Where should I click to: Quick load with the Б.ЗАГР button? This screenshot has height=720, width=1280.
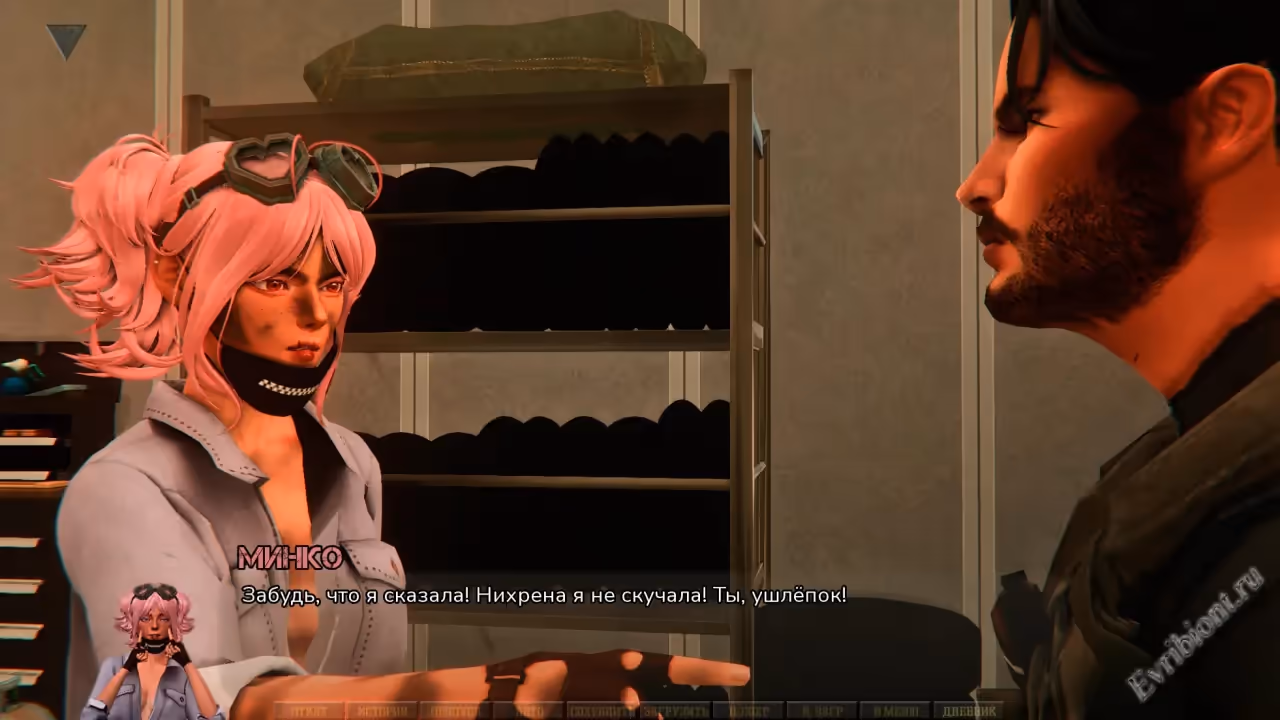click(x=820, y=711)
